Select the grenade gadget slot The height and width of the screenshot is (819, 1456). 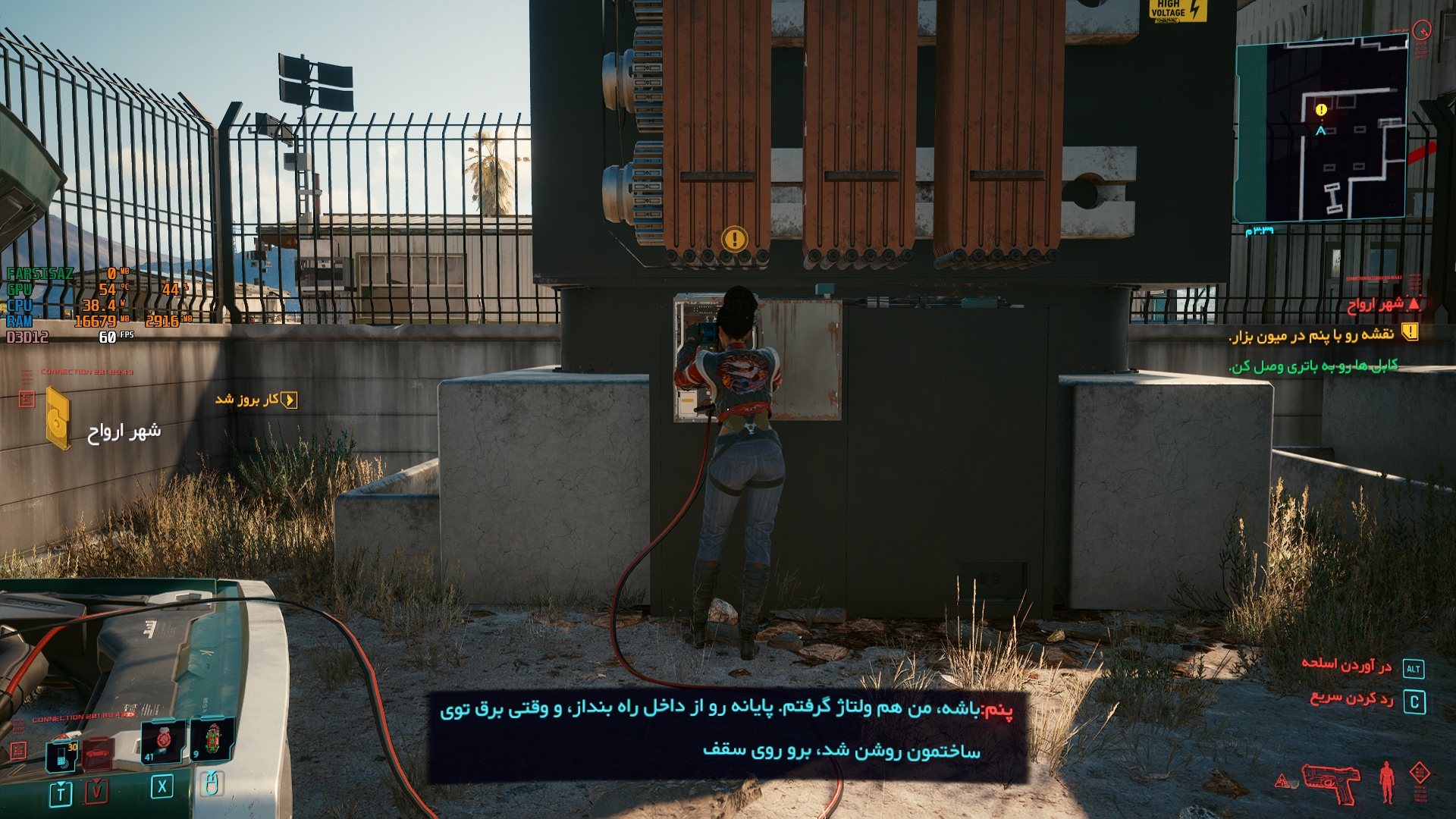pos(212,739)
